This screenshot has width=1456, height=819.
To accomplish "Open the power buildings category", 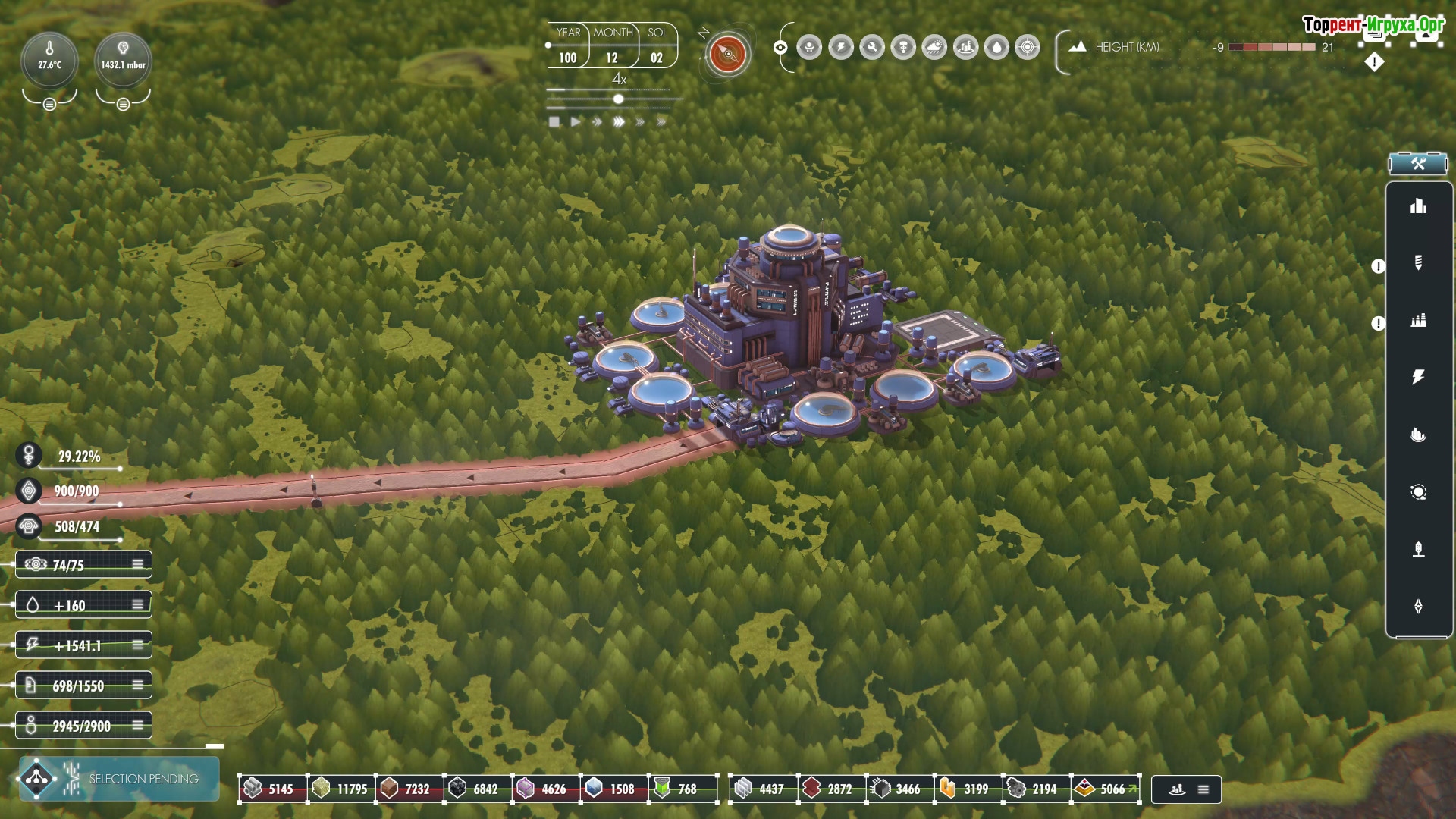I will pyautogui.click(x=1418, y=377).
